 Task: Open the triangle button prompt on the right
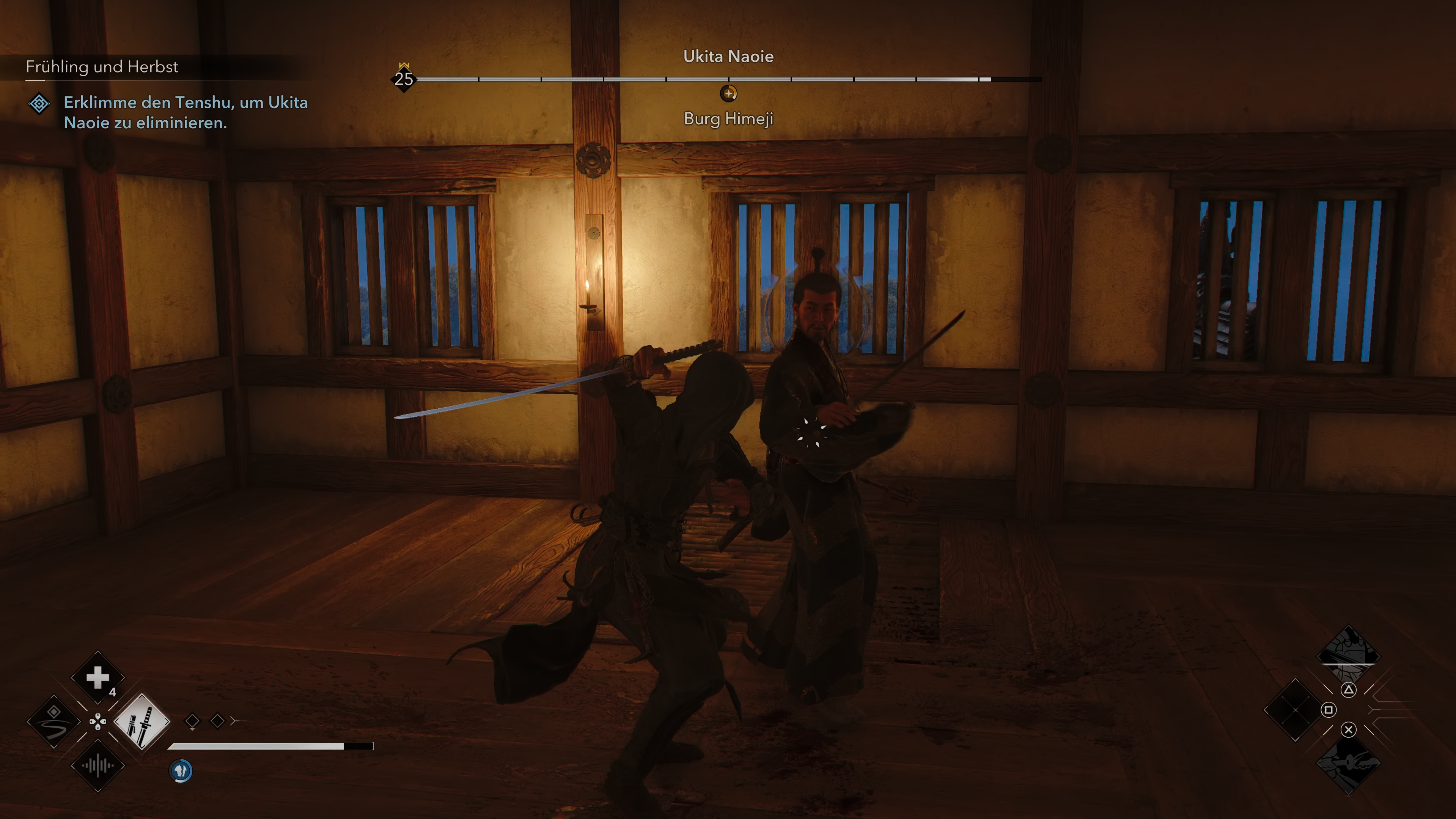[1349, 690]
